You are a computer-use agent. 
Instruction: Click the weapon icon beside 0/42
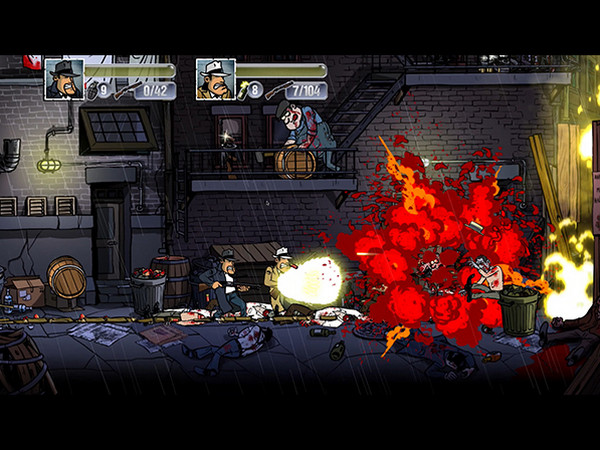(x=124, y=91)
